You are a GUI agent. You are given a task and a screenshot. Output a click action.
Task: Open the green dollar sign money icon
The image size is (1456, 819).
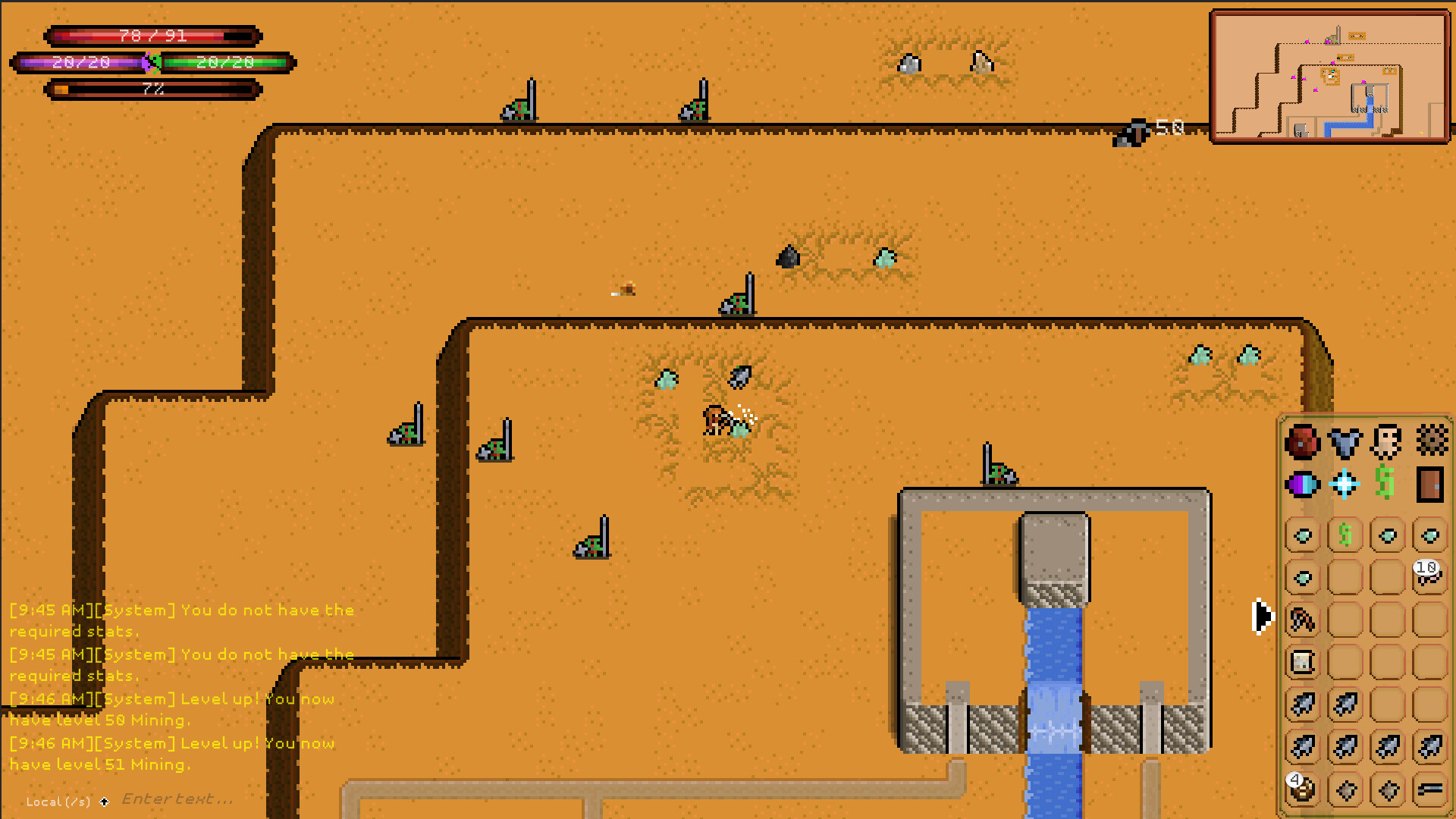pyautogui.click(x=1384, y=483)
